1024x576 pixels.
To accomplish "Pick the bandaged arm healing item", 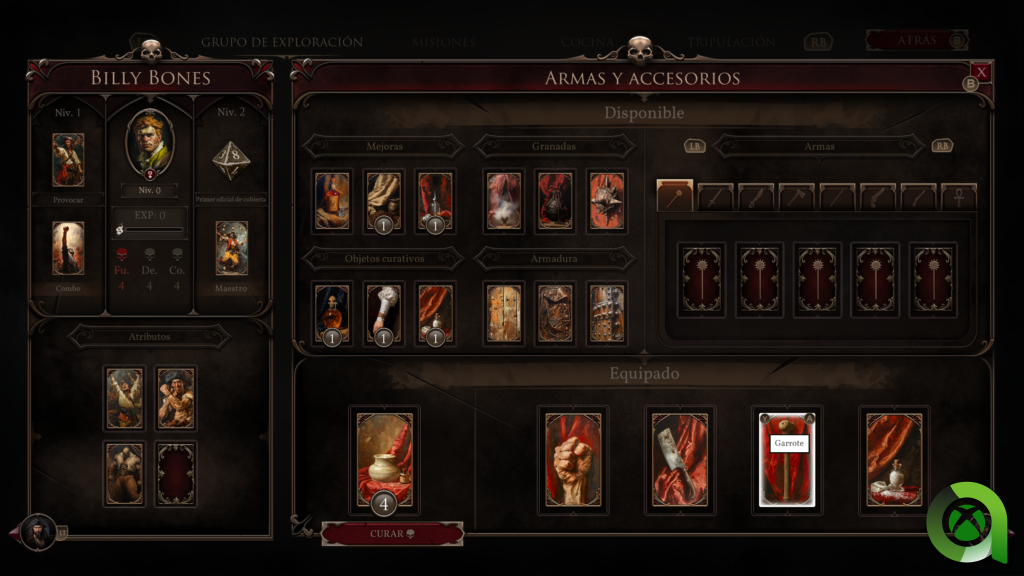I will tap(384, 313).
